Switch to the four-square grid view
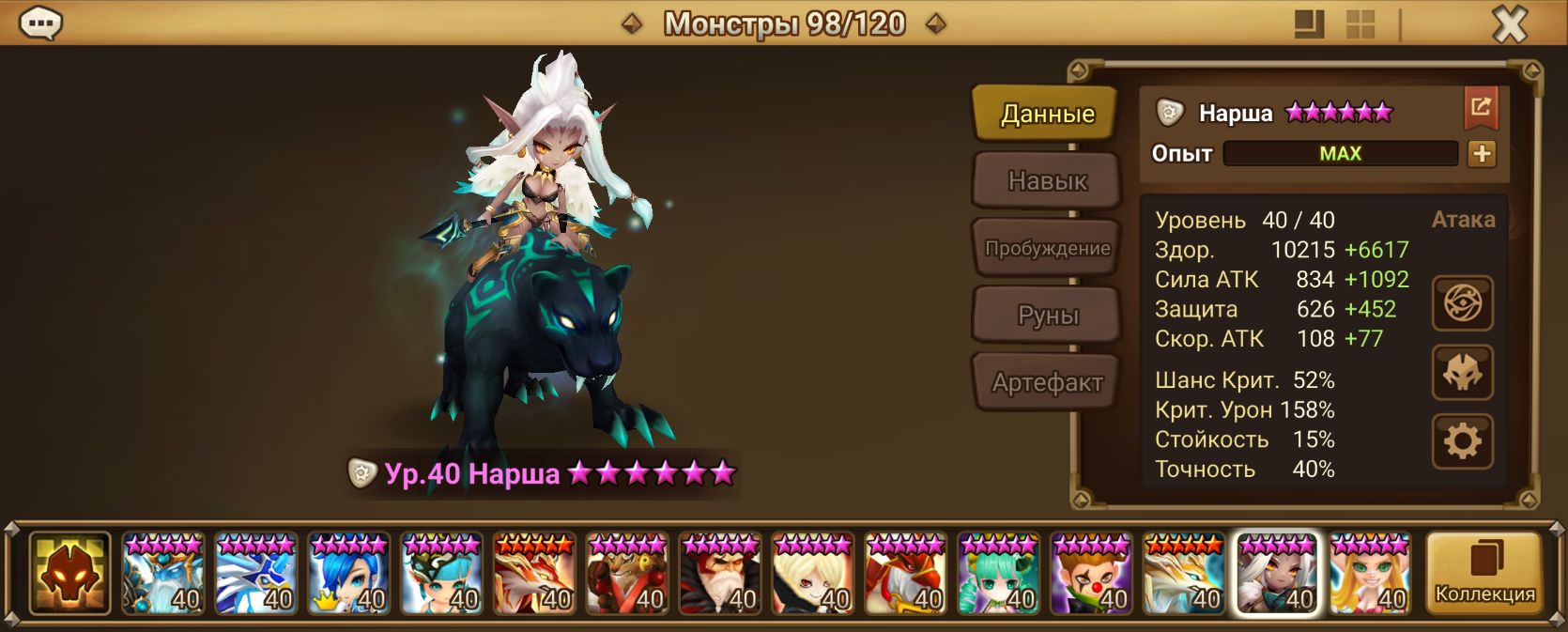The height and width of the screenshot is (632, 1568). coord(1360,24)
